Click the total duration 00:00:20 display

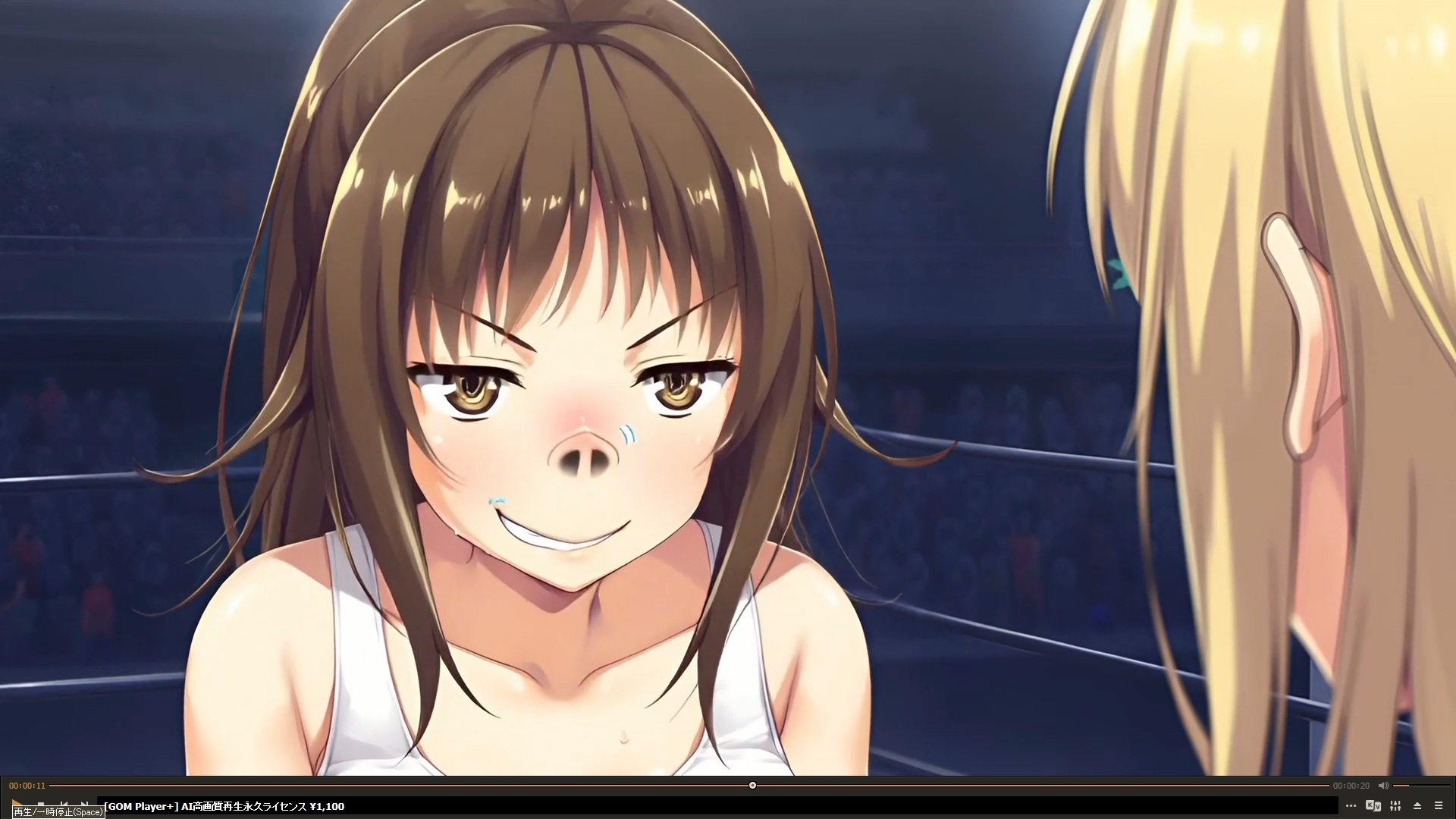[1350, 786]
